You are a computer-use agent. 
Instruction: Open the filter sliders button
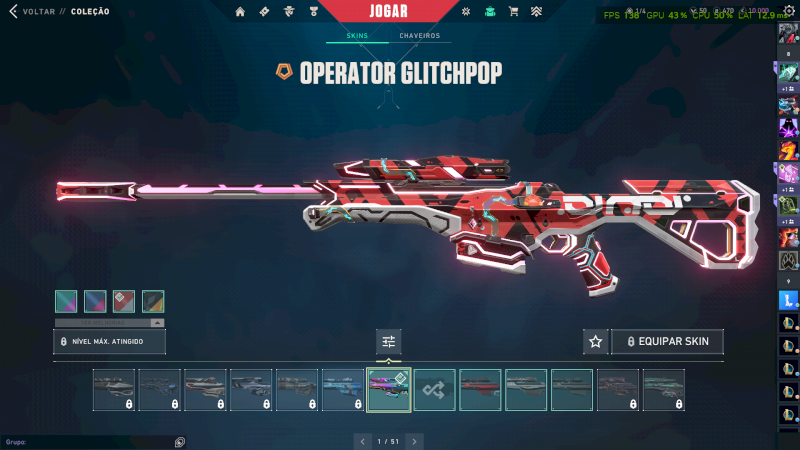pos(389,342)
